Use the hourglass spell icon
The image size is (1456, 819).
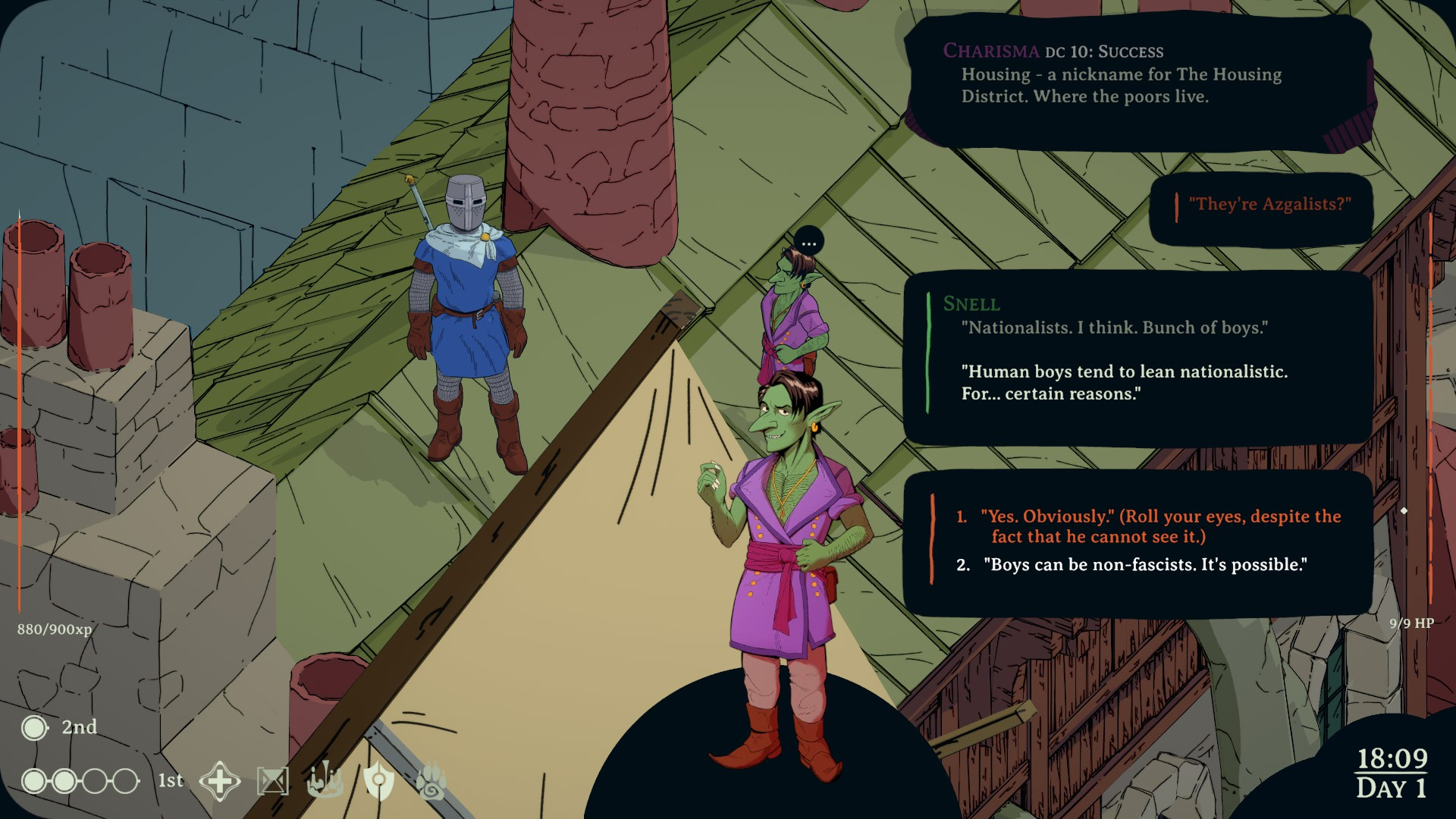tap(273, 781)
